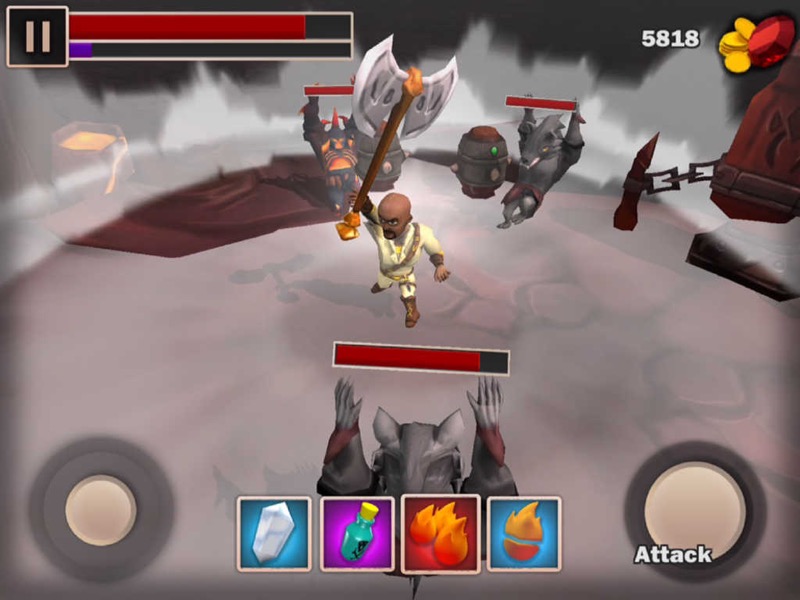Activate the twin flames fire spell
800x600 pixels.
(440, 533)
